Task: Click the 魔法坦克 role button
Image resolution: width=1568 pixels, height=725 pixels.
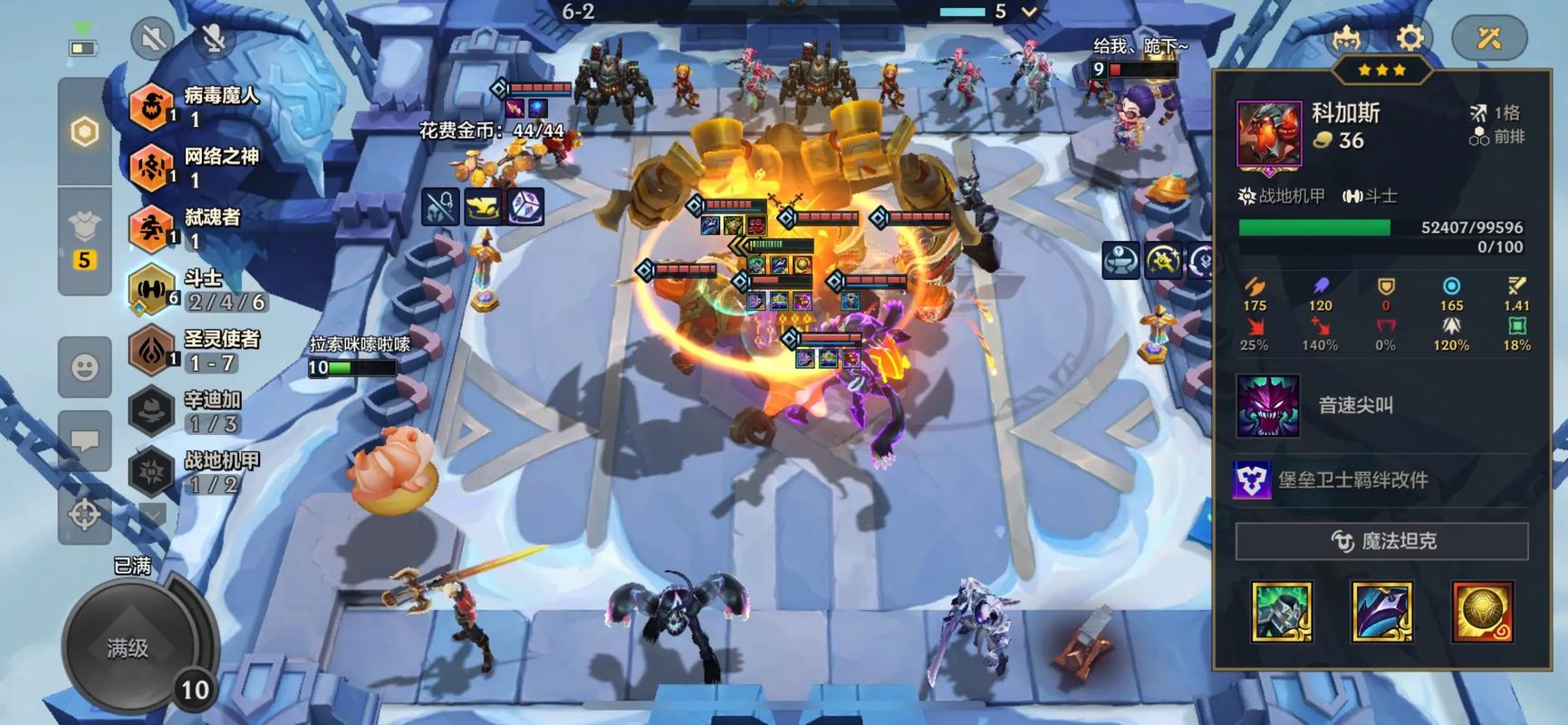Action: click(1381, 541)
